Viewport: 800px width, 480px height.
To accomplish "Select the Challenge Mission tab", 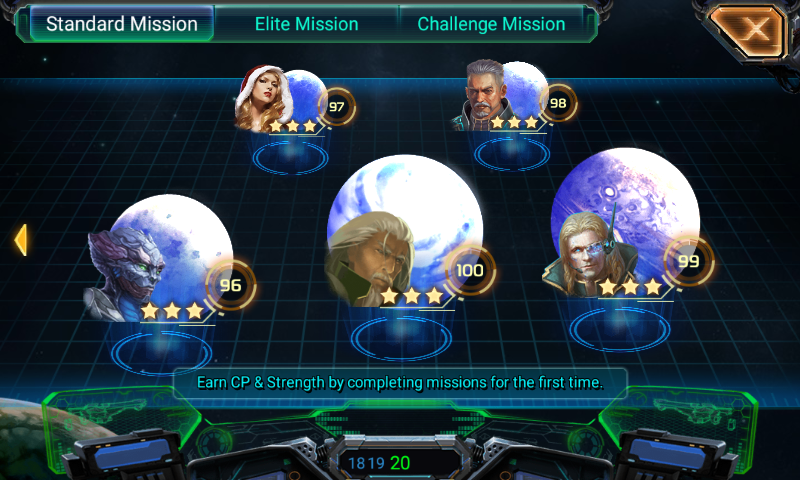I will (491, 24).
